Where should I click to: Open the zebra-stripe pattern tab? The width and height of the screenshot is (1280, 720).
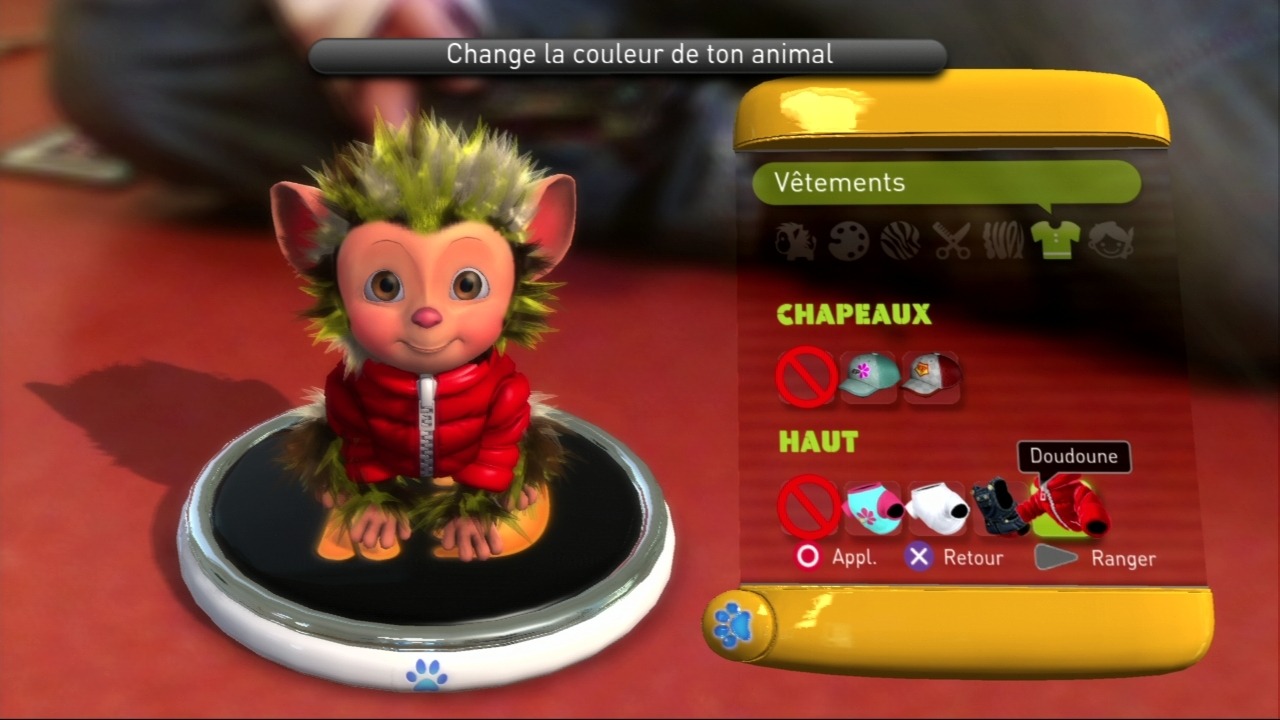coord(900,241)
